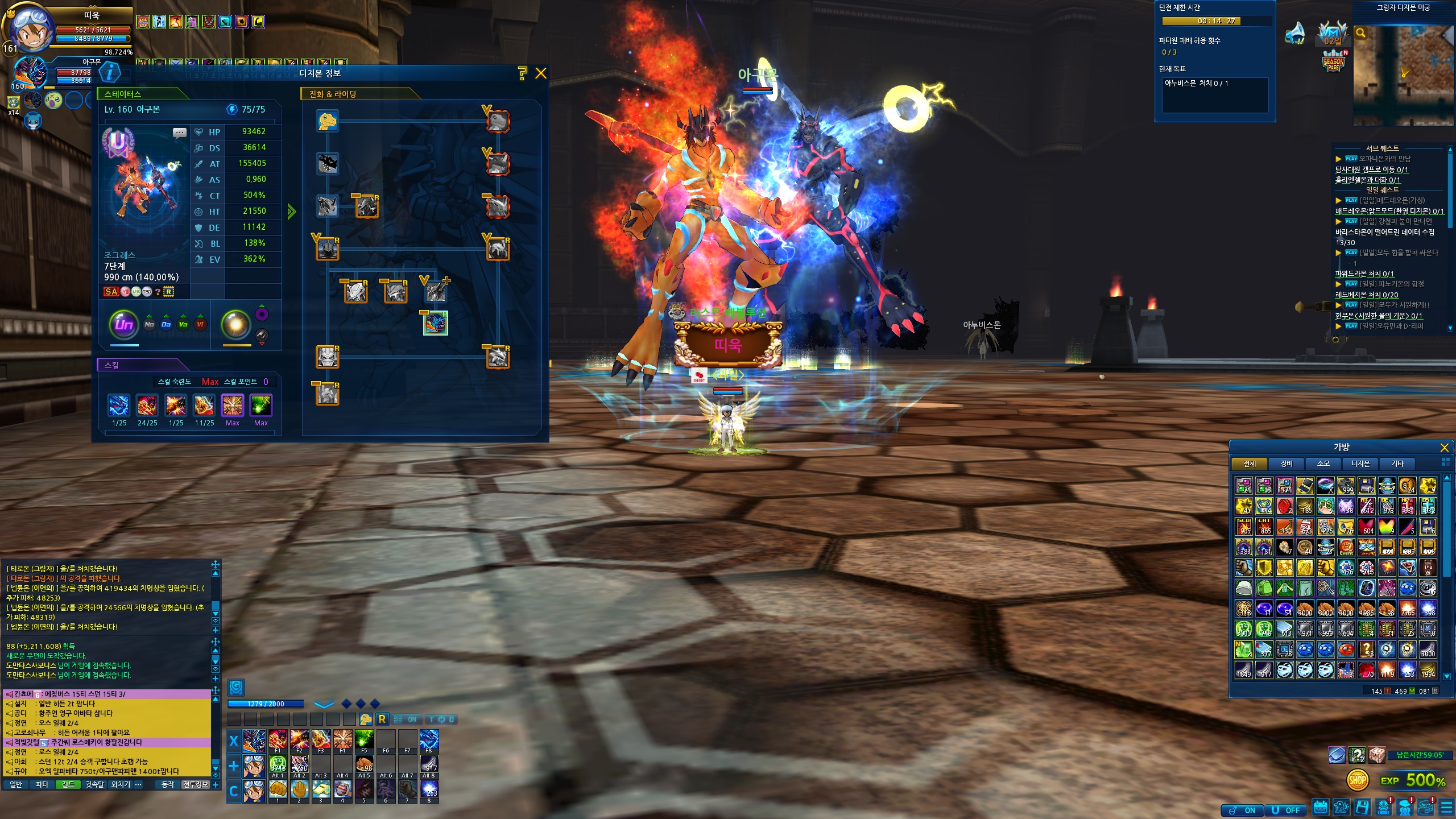This screenshot has height=819, width=1456.
Task: Open the gold SHOP coin button
Action: pyautogui.click(x=1357, y=780)
